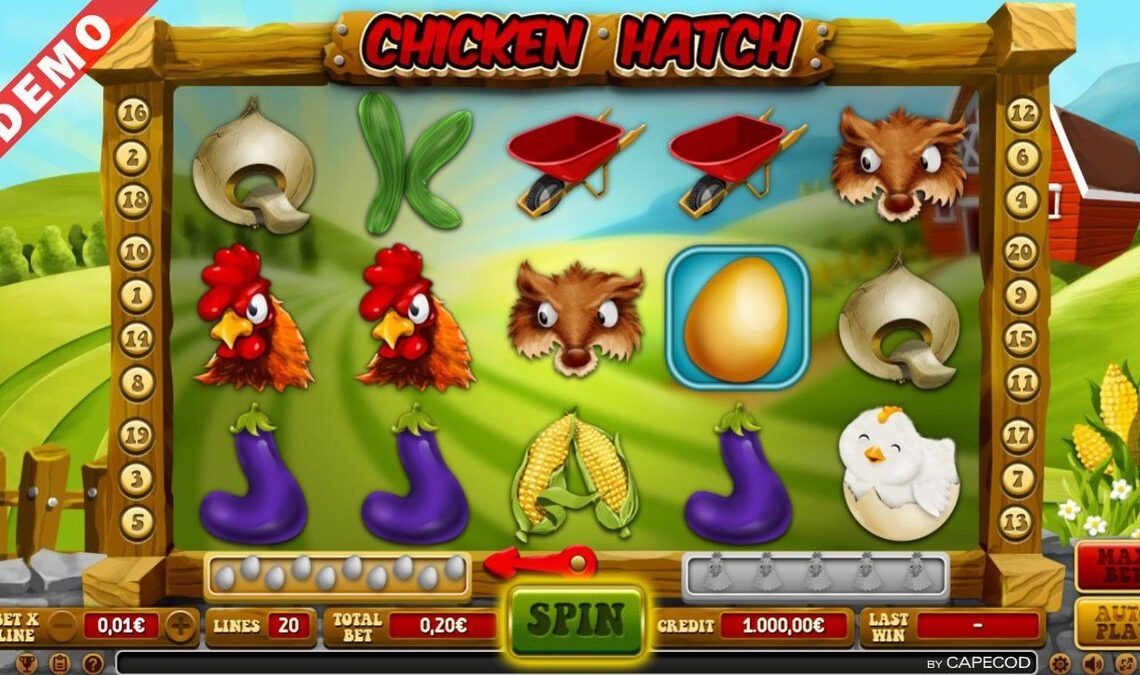Highlight payline 13 on the right post
The height and width of the screenshot is (675, 1140).
coord(1016,522)
